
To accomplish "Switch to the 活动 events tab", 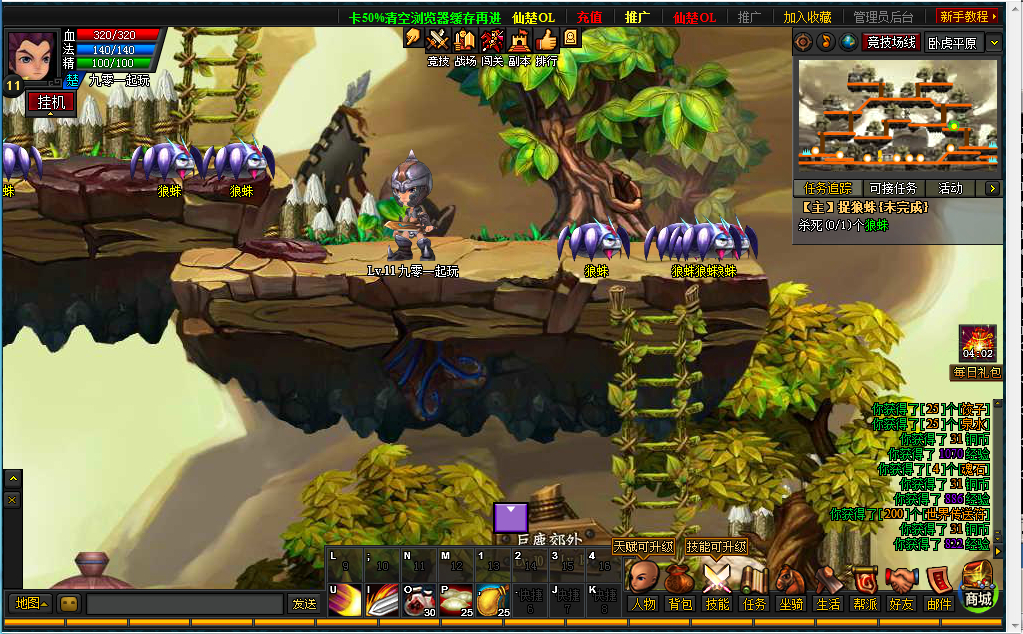I will point(950,188).
